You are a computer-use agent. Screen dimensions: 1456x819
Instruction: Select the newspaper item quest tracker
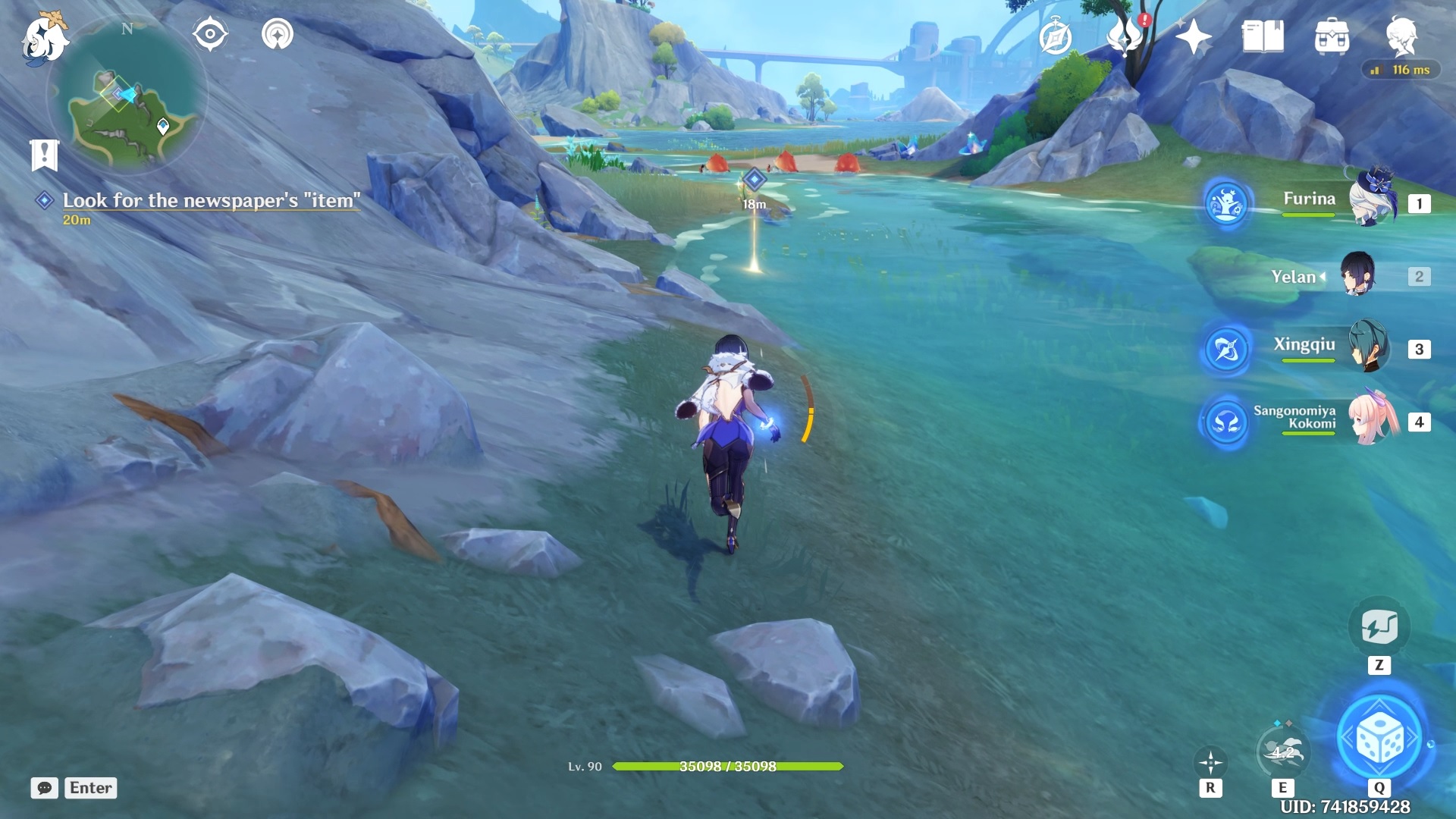(211, 201)
